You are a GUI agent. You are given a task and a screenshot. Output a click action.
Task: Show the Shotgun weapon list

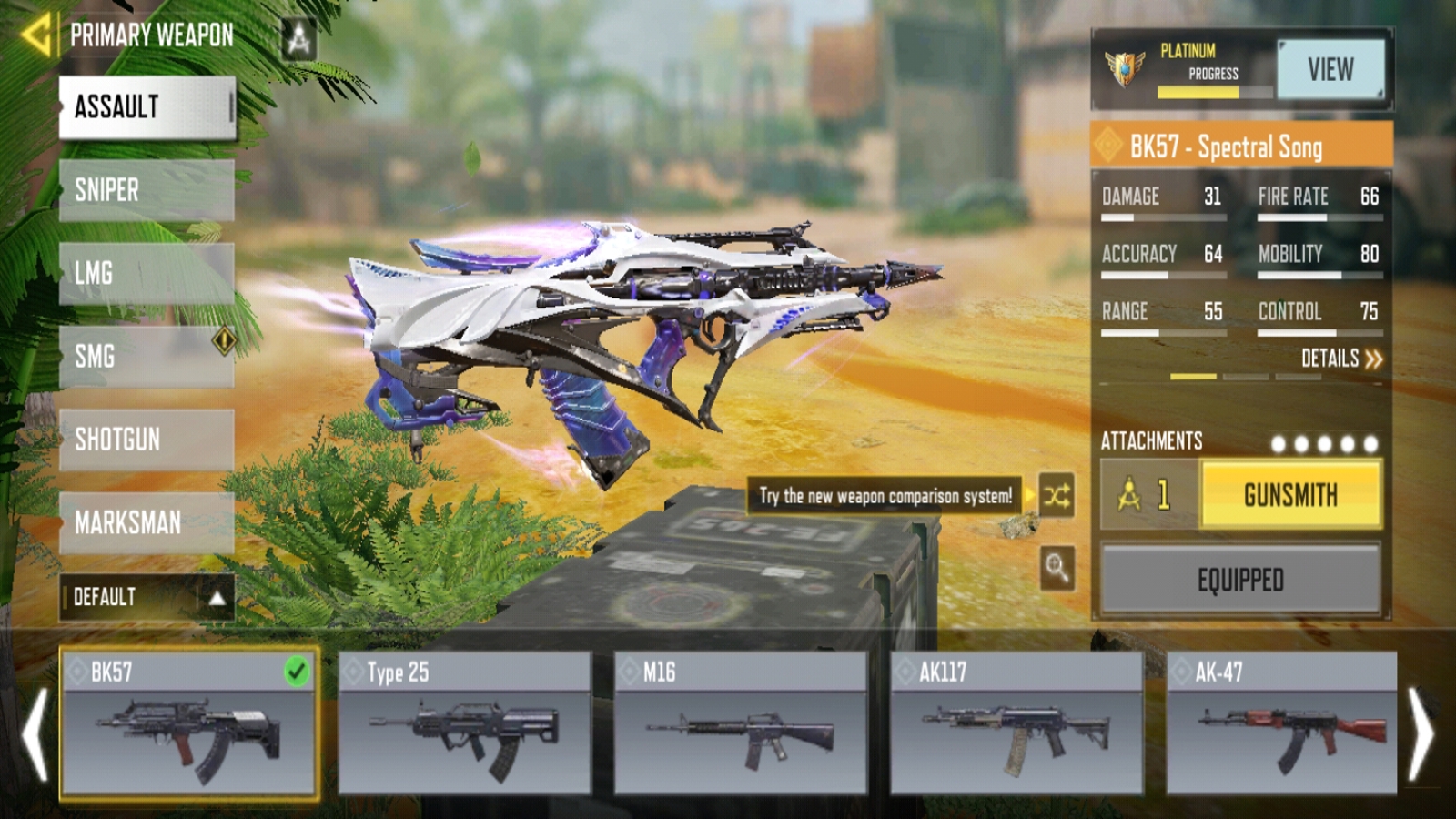147,440
